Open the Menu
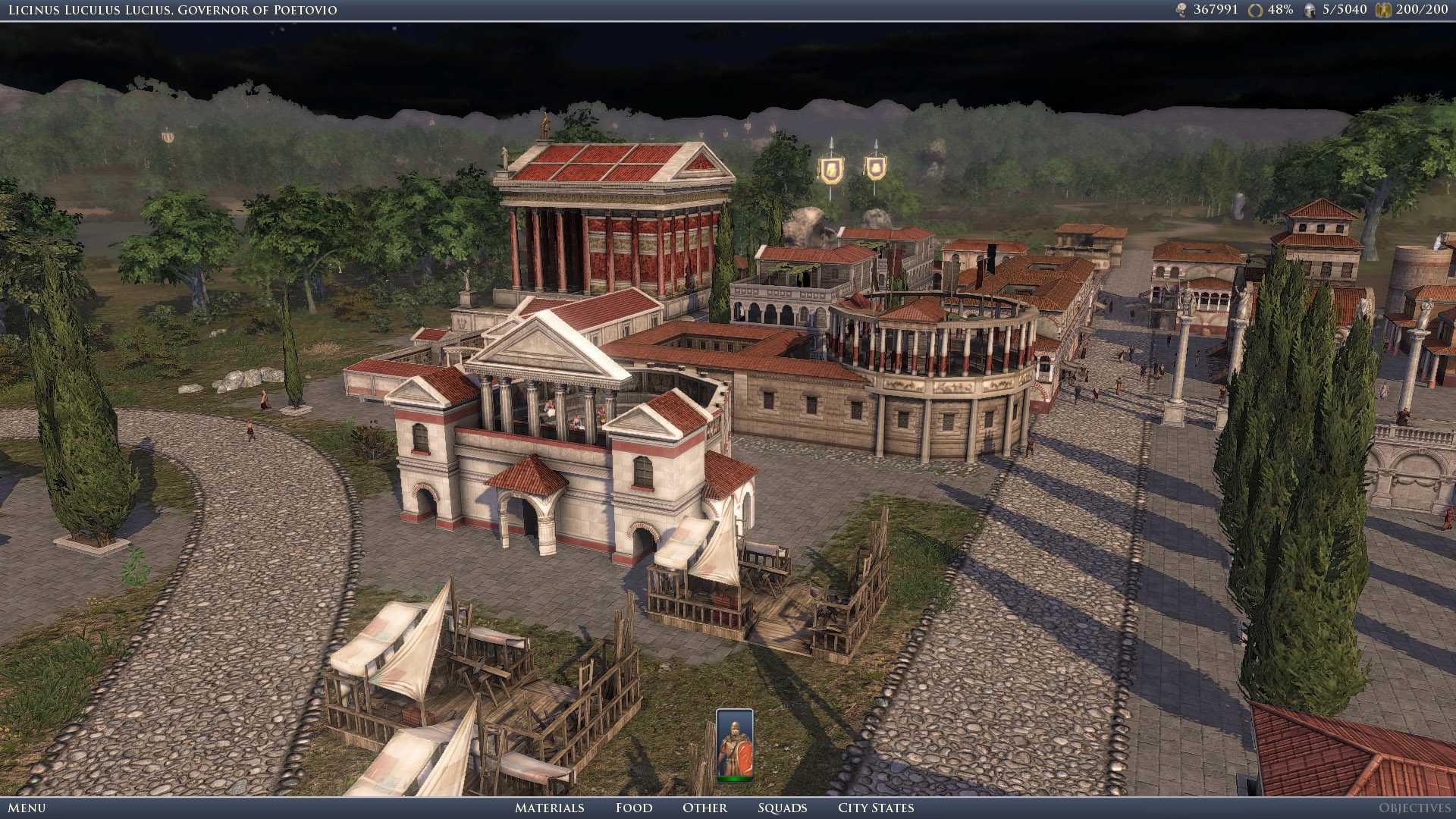Screen dimensions: 1456x819 [27, 808]
